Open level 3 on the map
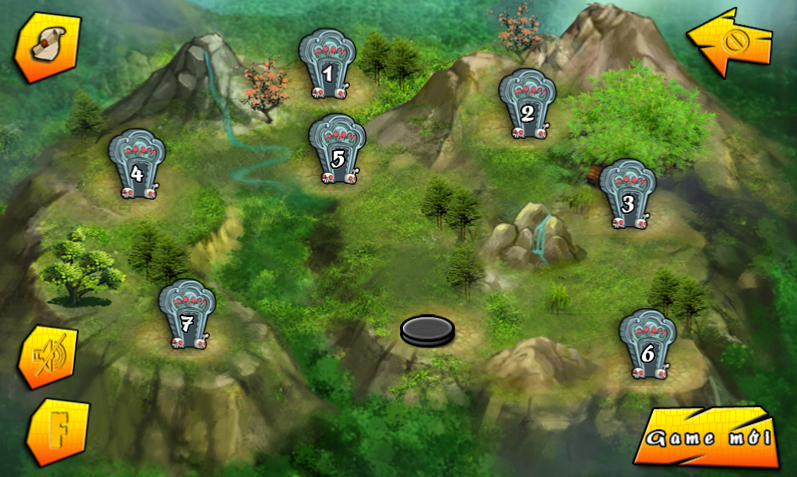This screenshot has width=797, height=477. [x=627, y=194]
